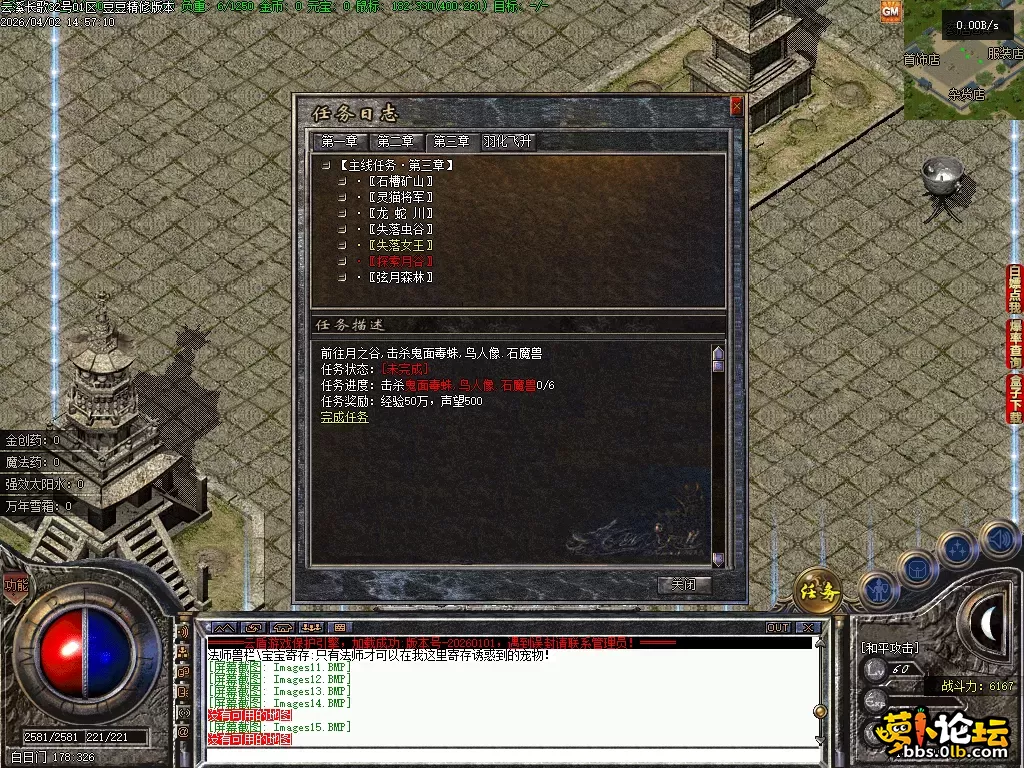Image resolution: width=1024 pixels, height=768 pixels.
Task: Open the 功能 menu button
Action: 16,586
